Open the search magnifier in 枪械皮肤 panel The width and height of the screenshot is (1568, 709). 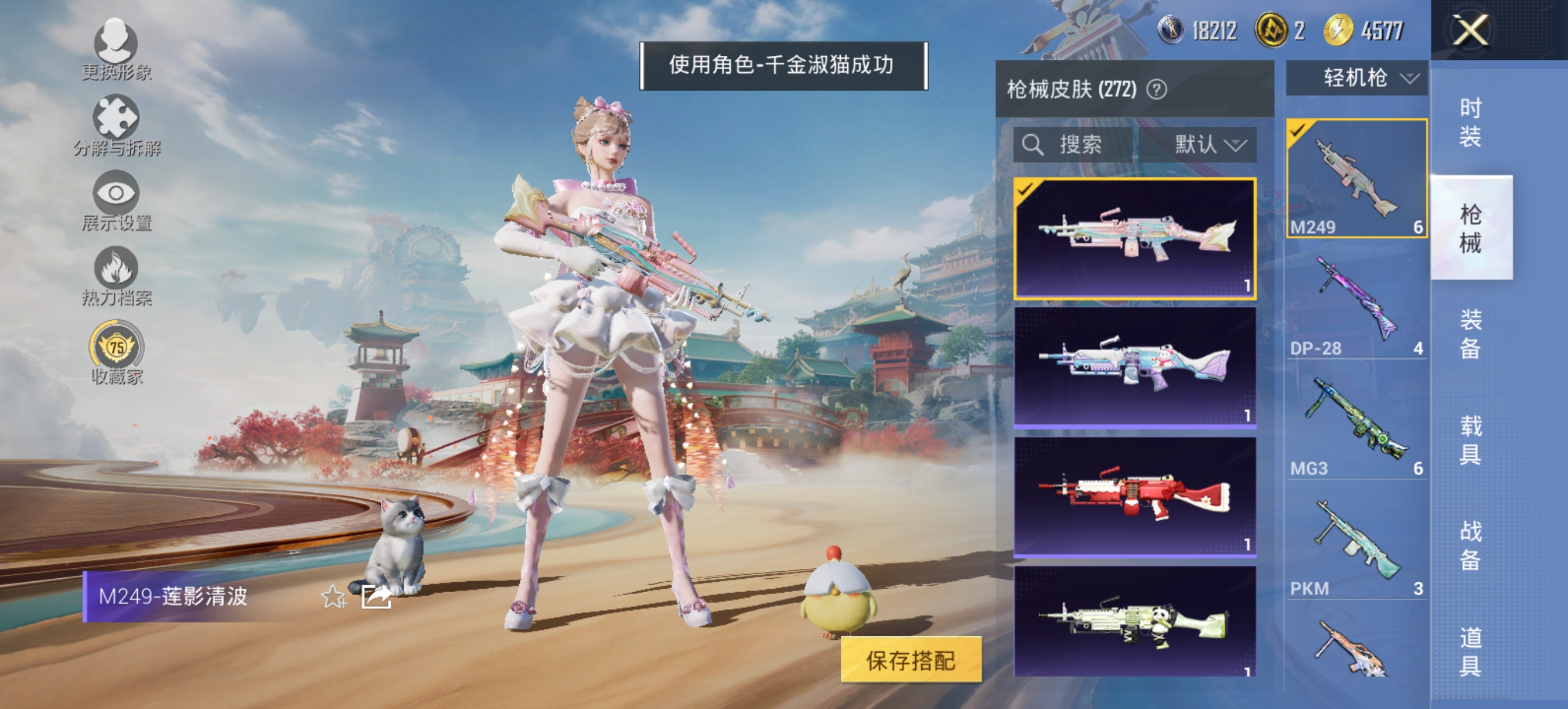pos(1035,144)
